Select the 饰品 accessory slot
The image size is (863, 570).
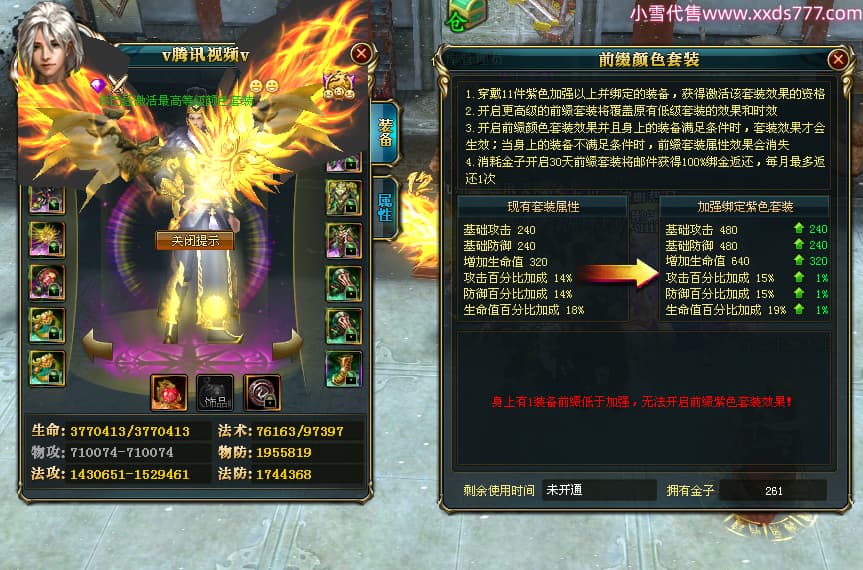[x=215, y=393]
